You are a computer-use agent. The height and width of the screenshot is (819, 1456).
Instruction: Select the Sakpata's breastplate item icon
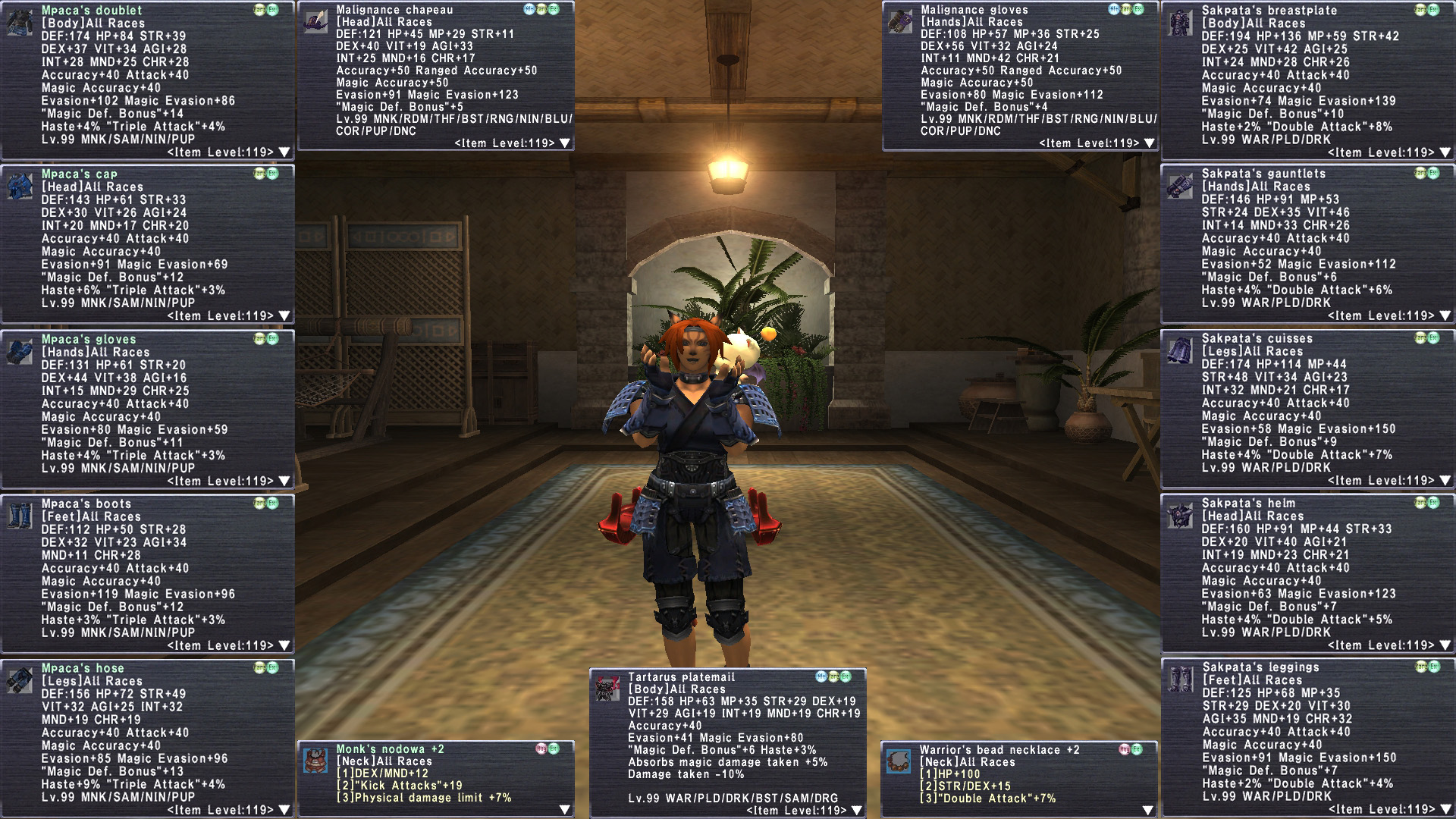[x=1181, y=21]
